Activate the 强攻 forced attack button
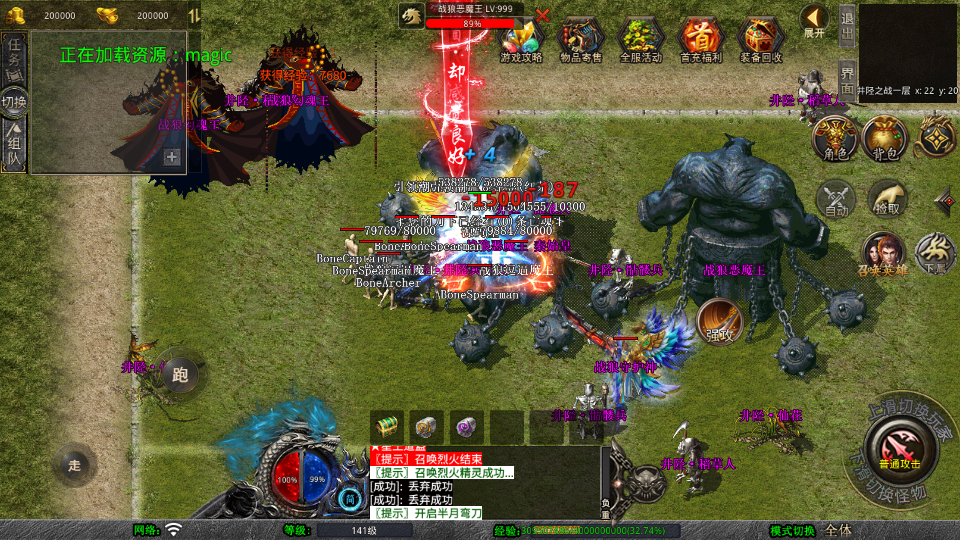The width and height of the screenshot is (960, 540). click(718, 322)
